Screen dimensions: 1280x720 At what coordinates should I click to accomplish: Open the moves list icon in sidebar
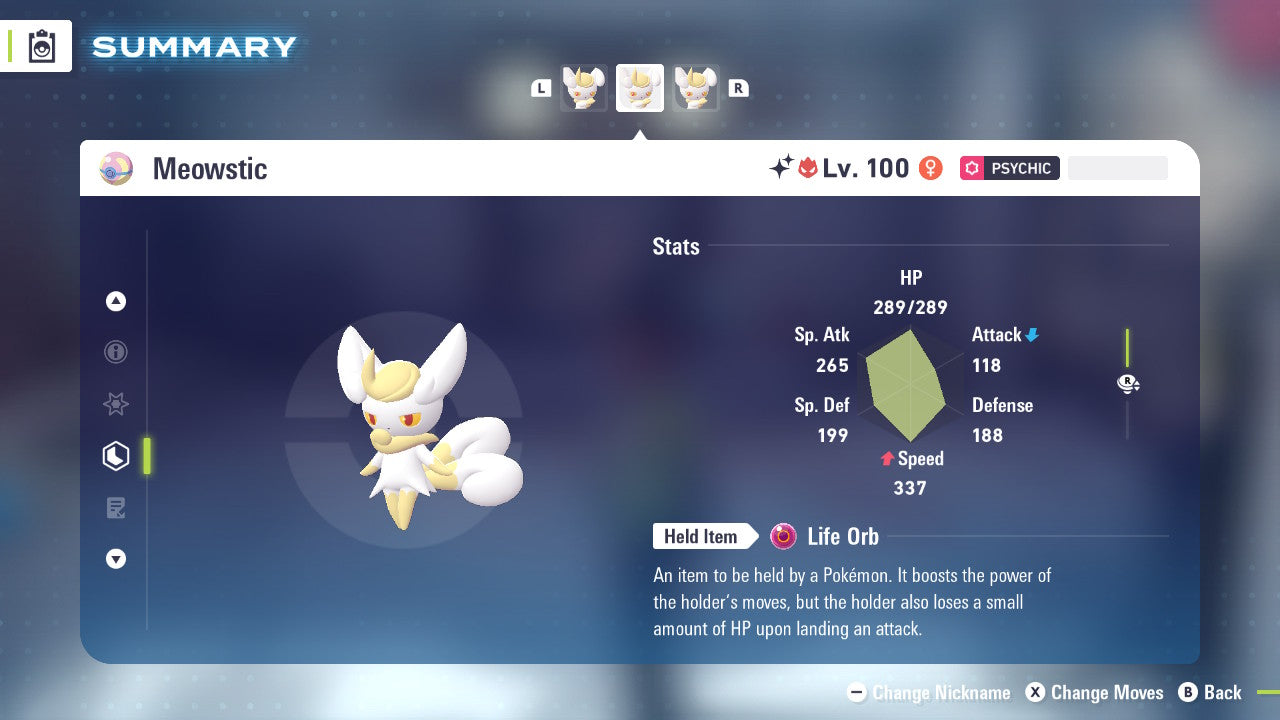115,508
